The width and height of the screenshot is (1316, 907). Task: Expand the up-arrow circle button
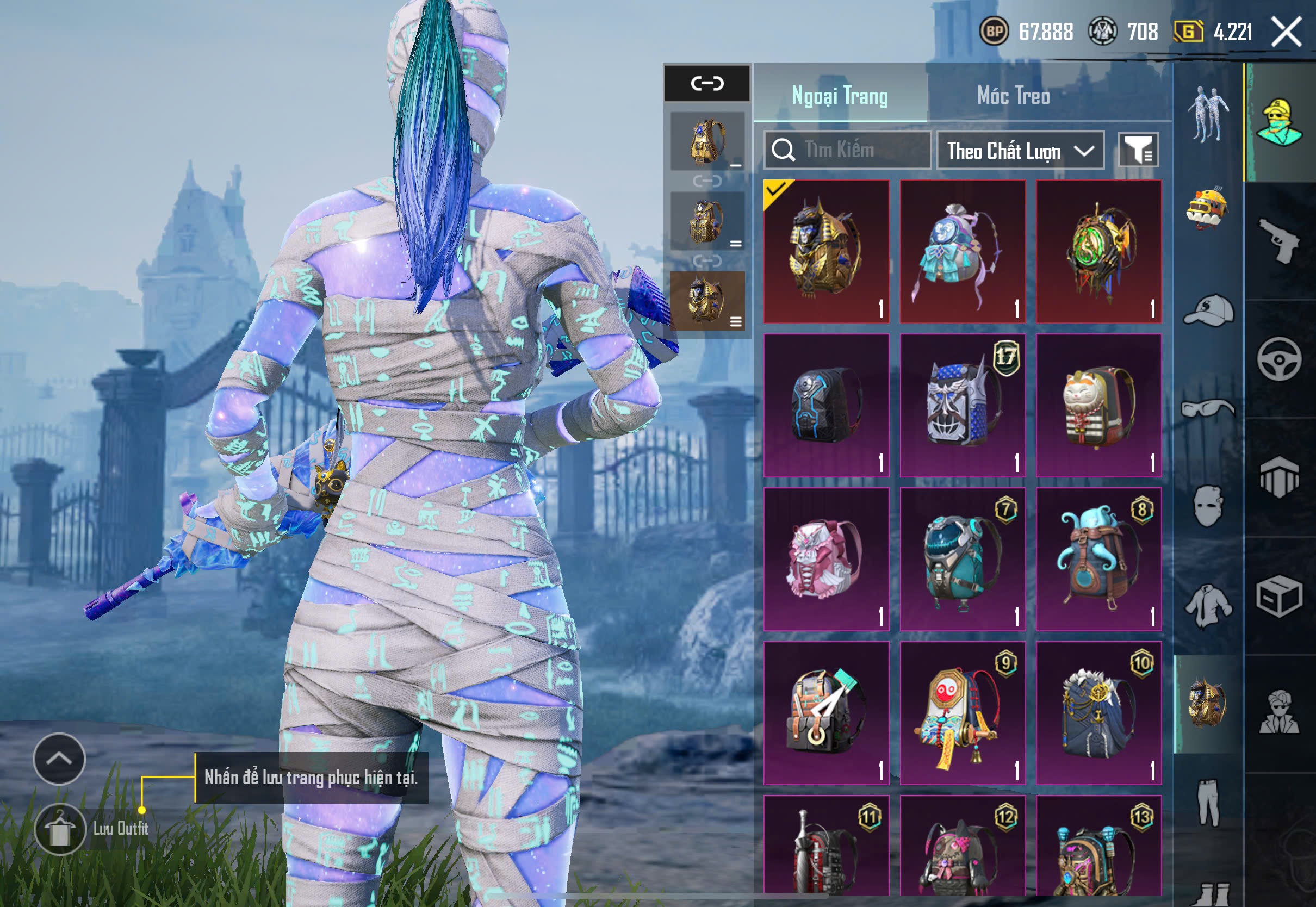pyautogui.click(x=59, y=759)
